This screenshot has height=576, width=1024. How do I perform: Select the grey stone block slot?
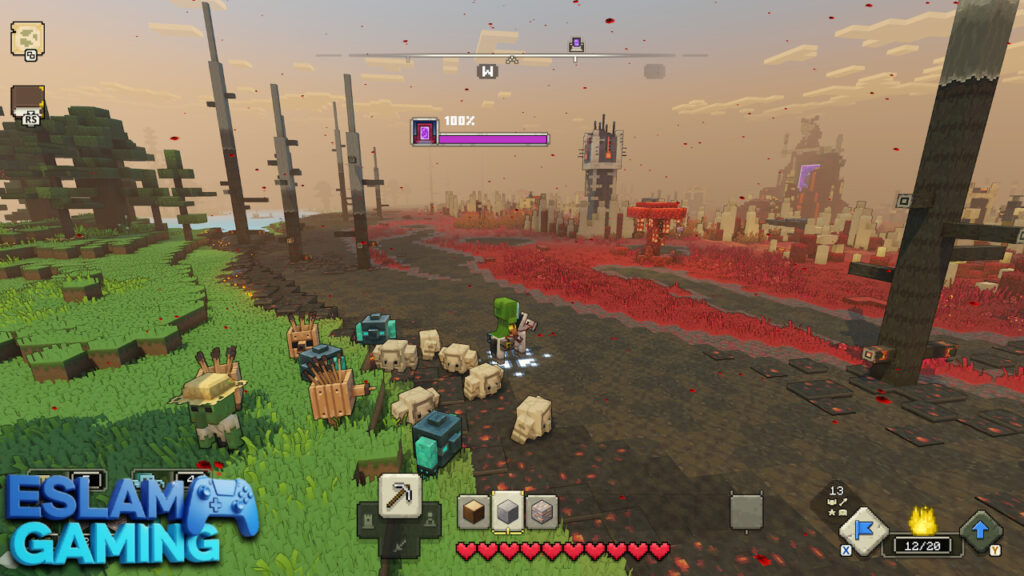tap(508, 511)
